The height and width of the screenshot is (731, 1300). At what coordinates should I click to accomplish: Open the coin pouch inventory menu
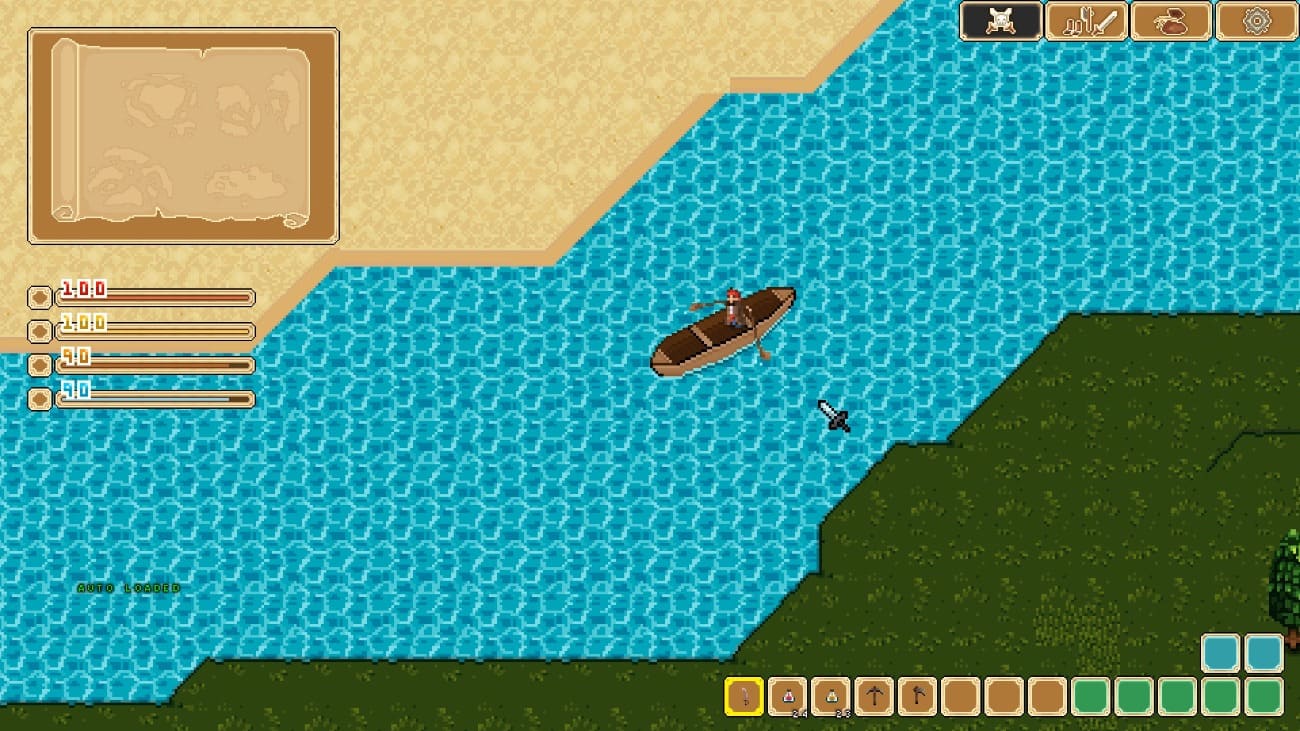pos(1171,21)
